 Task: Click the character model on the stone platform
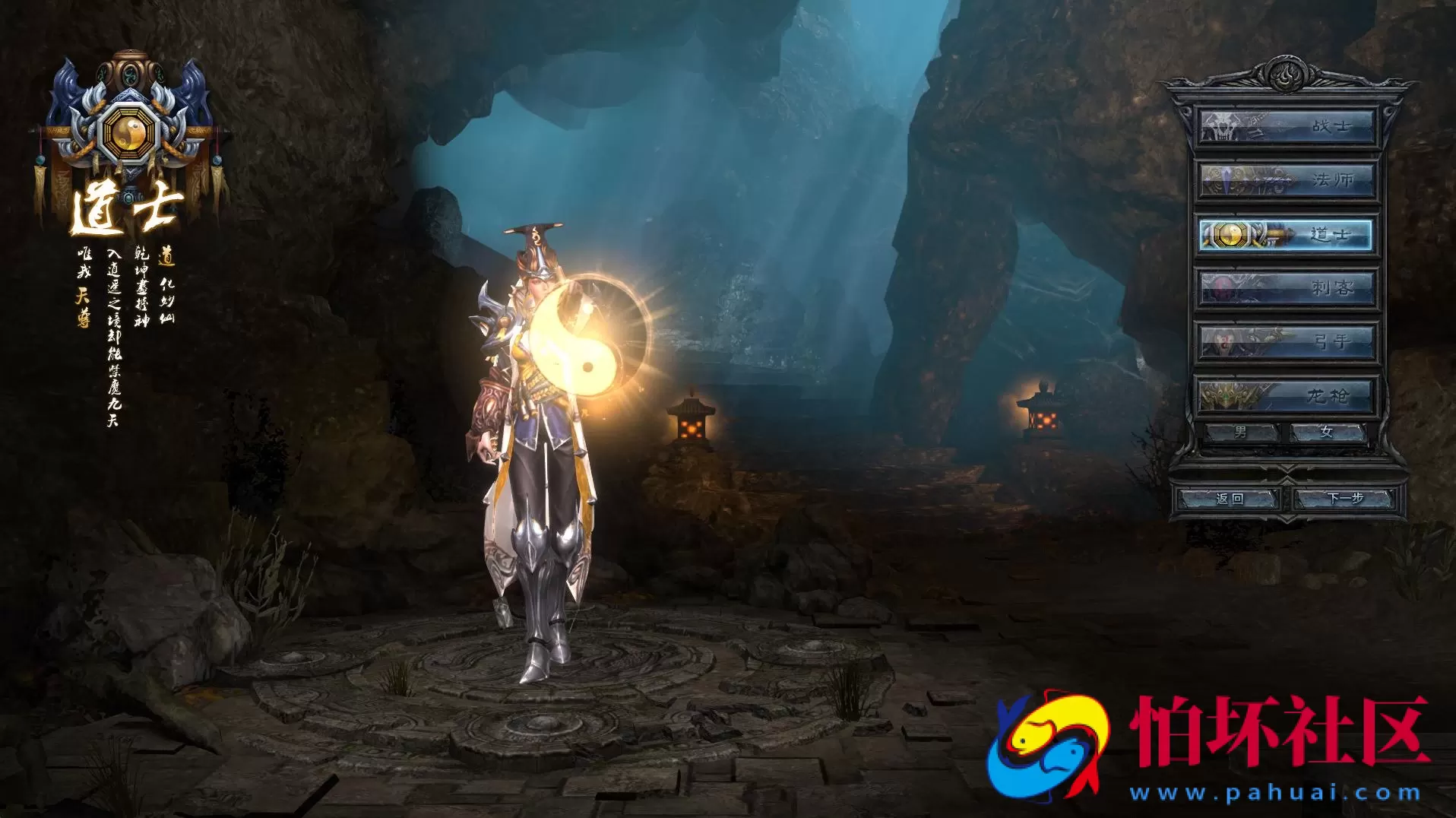point(540,456)
